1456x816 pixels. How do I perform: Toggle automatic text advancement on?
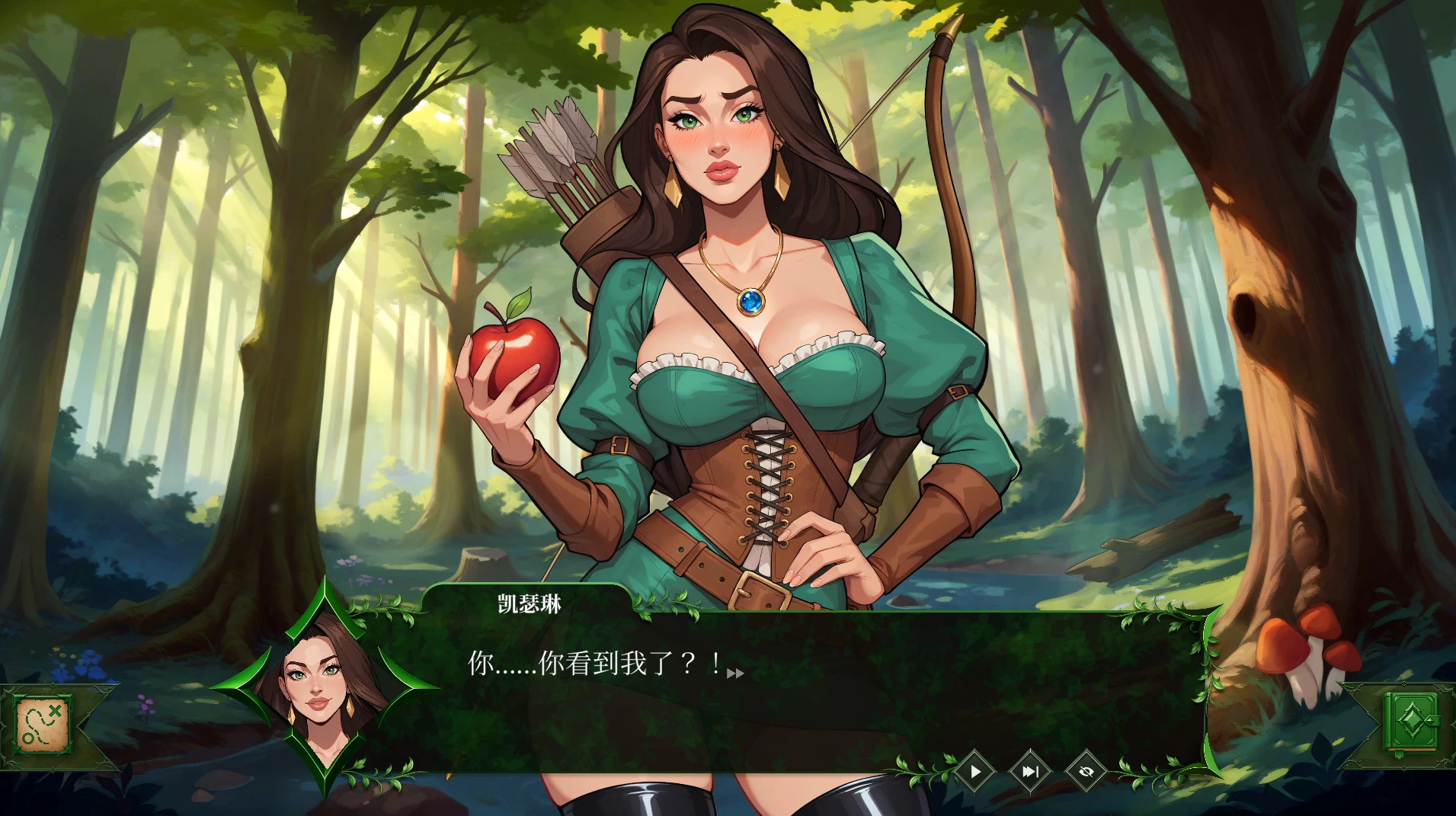[x=975, y=771]
